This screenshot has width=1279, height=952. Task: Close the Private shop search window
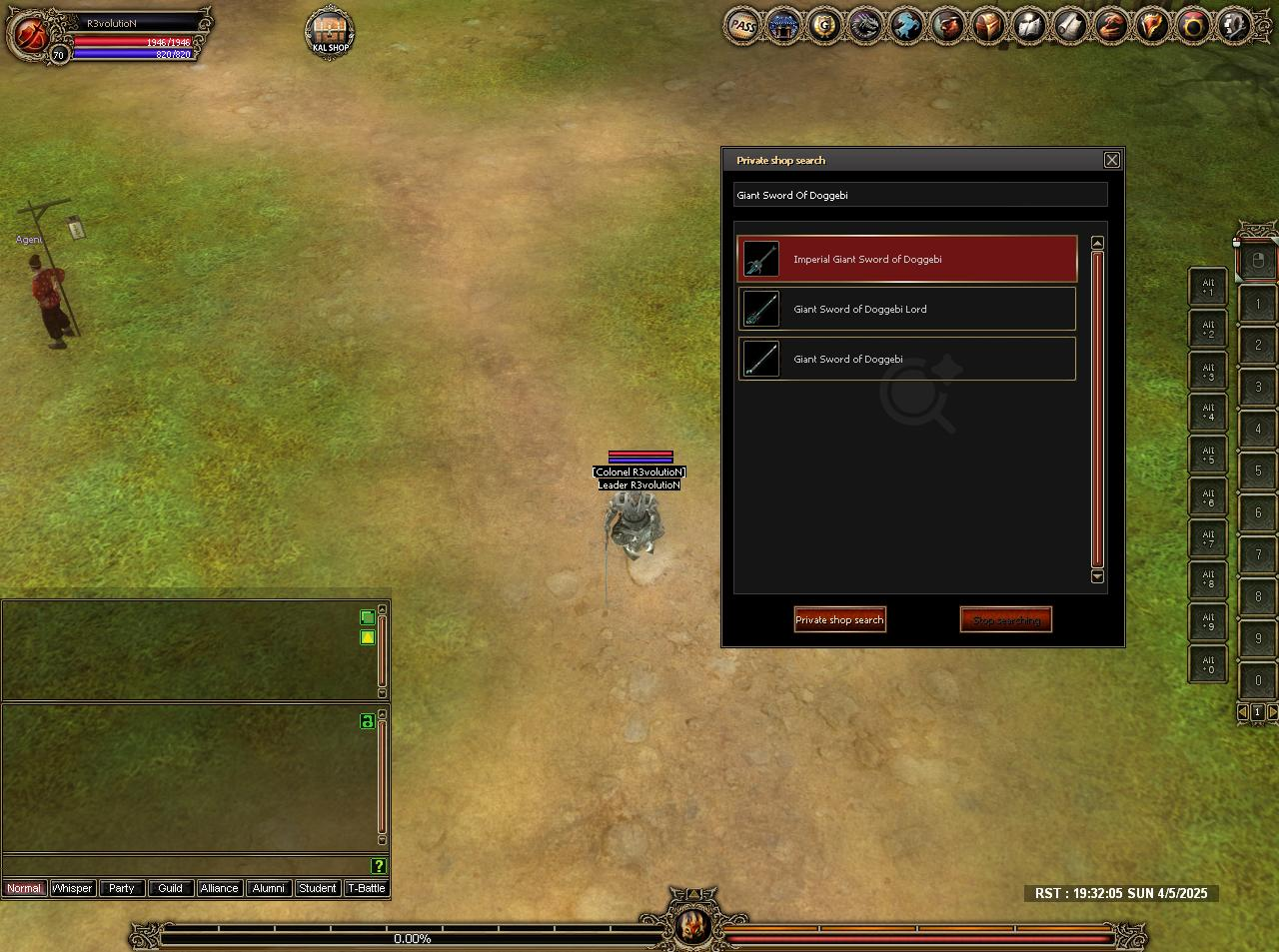1111,160
